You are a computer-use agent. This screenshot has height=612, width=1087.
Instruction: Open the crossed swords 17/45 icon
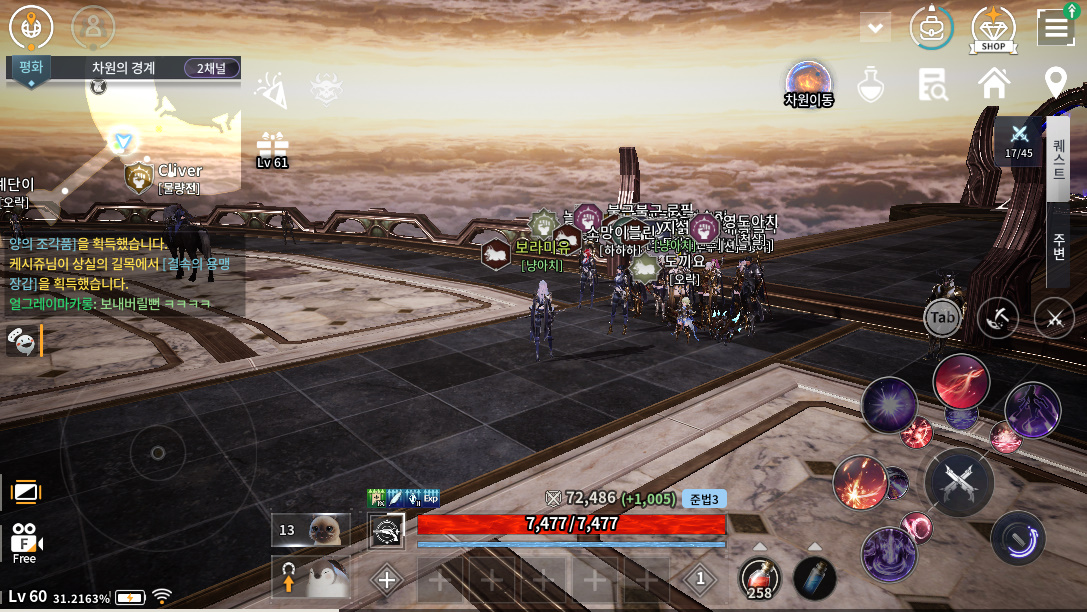tap(1019, 139)
